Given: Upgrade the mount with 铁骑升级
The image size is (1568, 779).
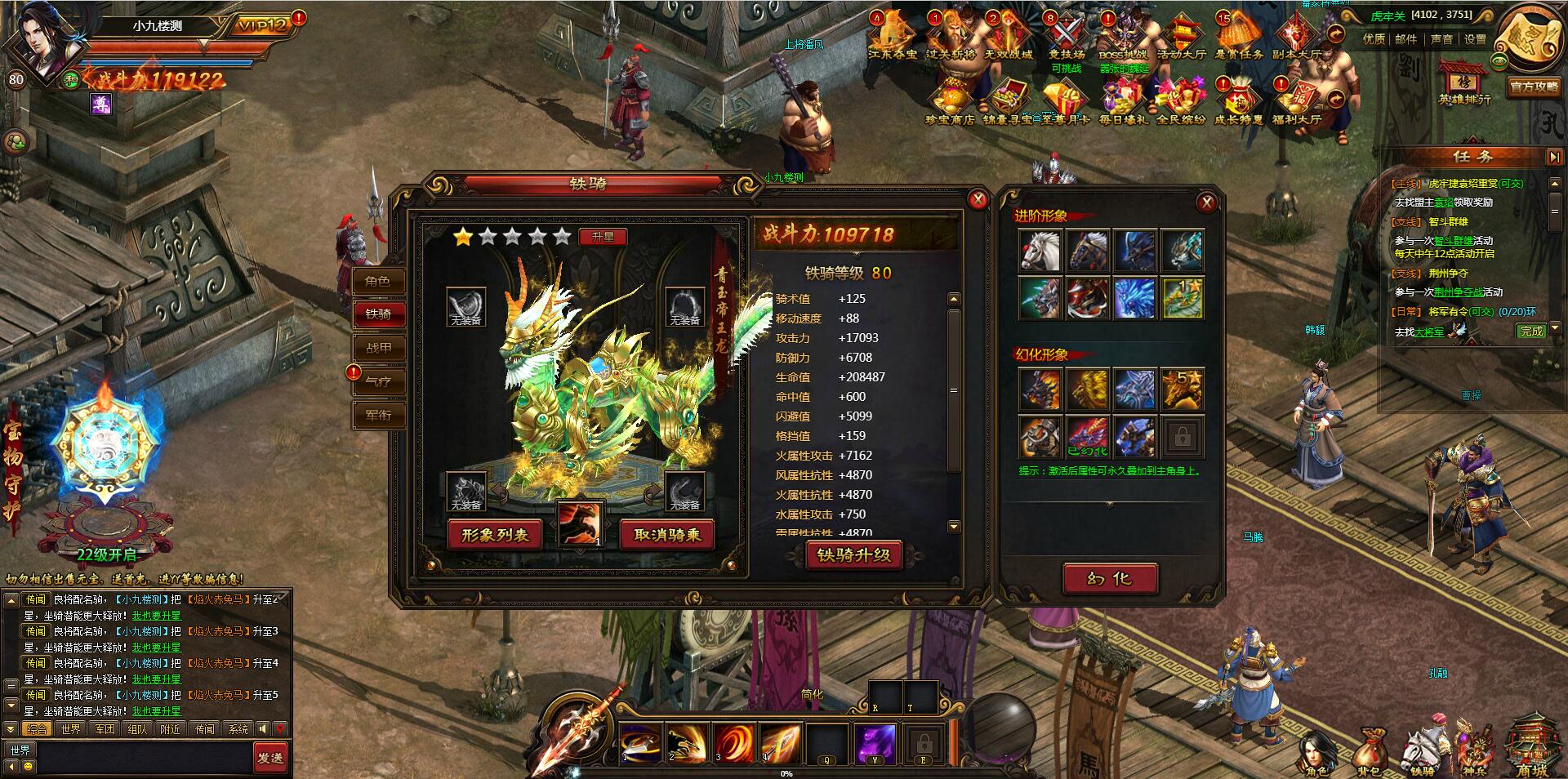Looking at the screenshot, I should click(853, 555).
